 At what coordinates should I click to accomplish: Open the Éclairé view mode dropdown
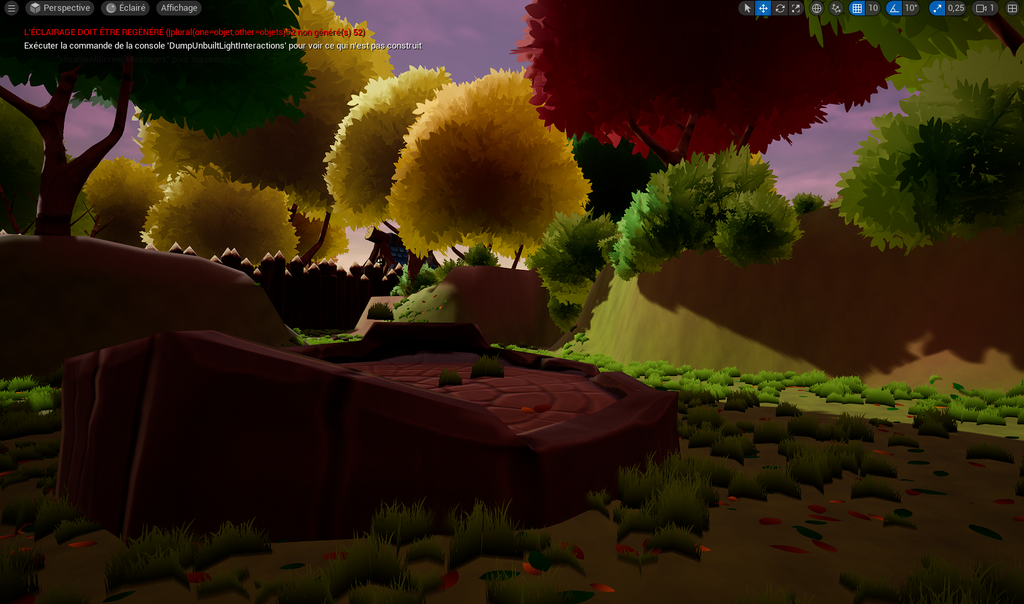click(125, 8)
